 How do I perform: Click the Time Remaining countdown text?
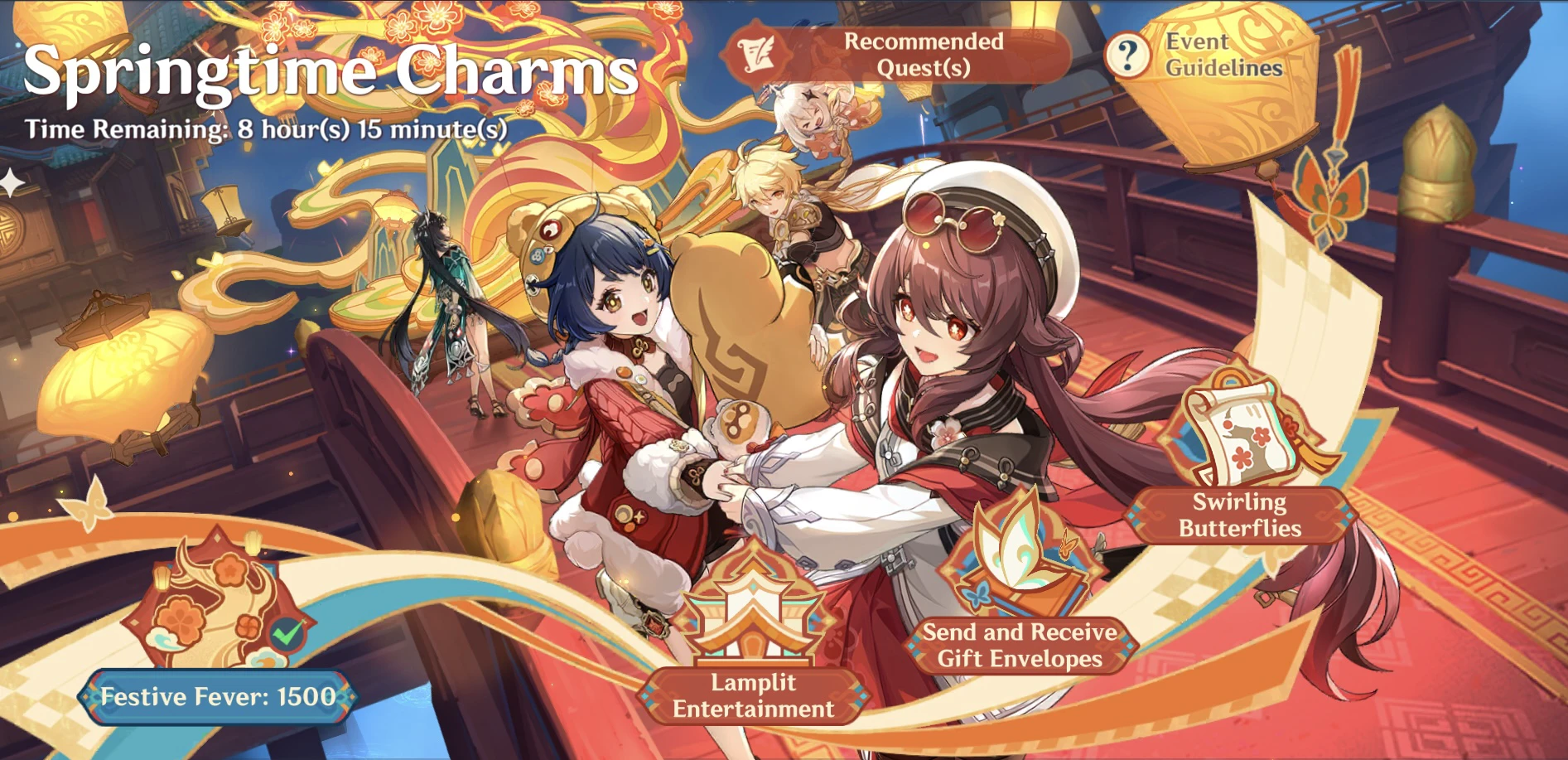pyautogui.click(x=265, y=129)
